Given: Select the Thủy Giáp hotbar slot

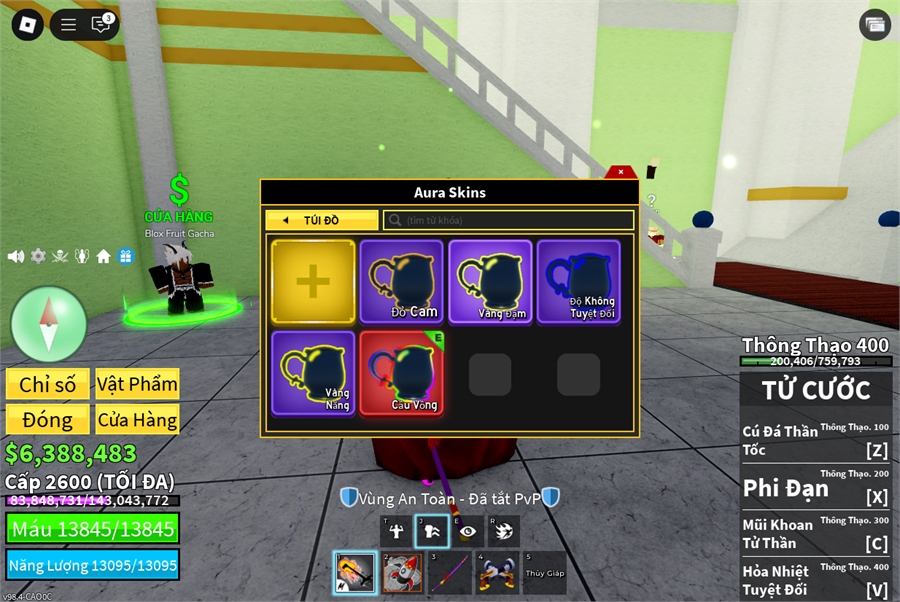Looking at the screenshot, I should (544, 573).
